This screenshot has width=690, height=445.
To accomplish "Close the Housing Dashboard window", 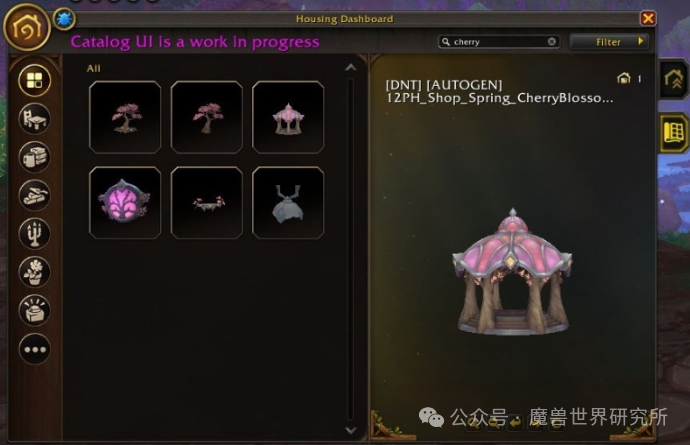I will point(648,18).
